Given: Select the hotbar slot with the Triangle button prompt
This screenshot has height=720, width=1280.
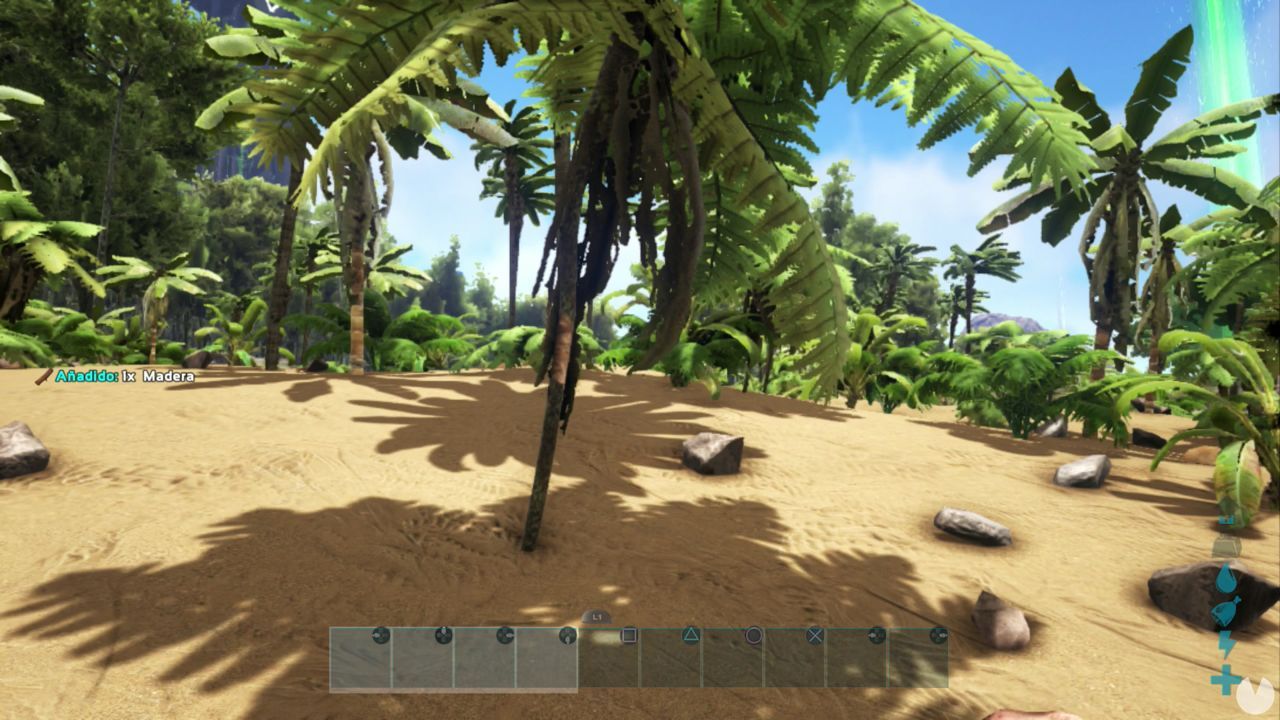Looking at the screenshot, I should pyautogui.click(x=672, y=660).
